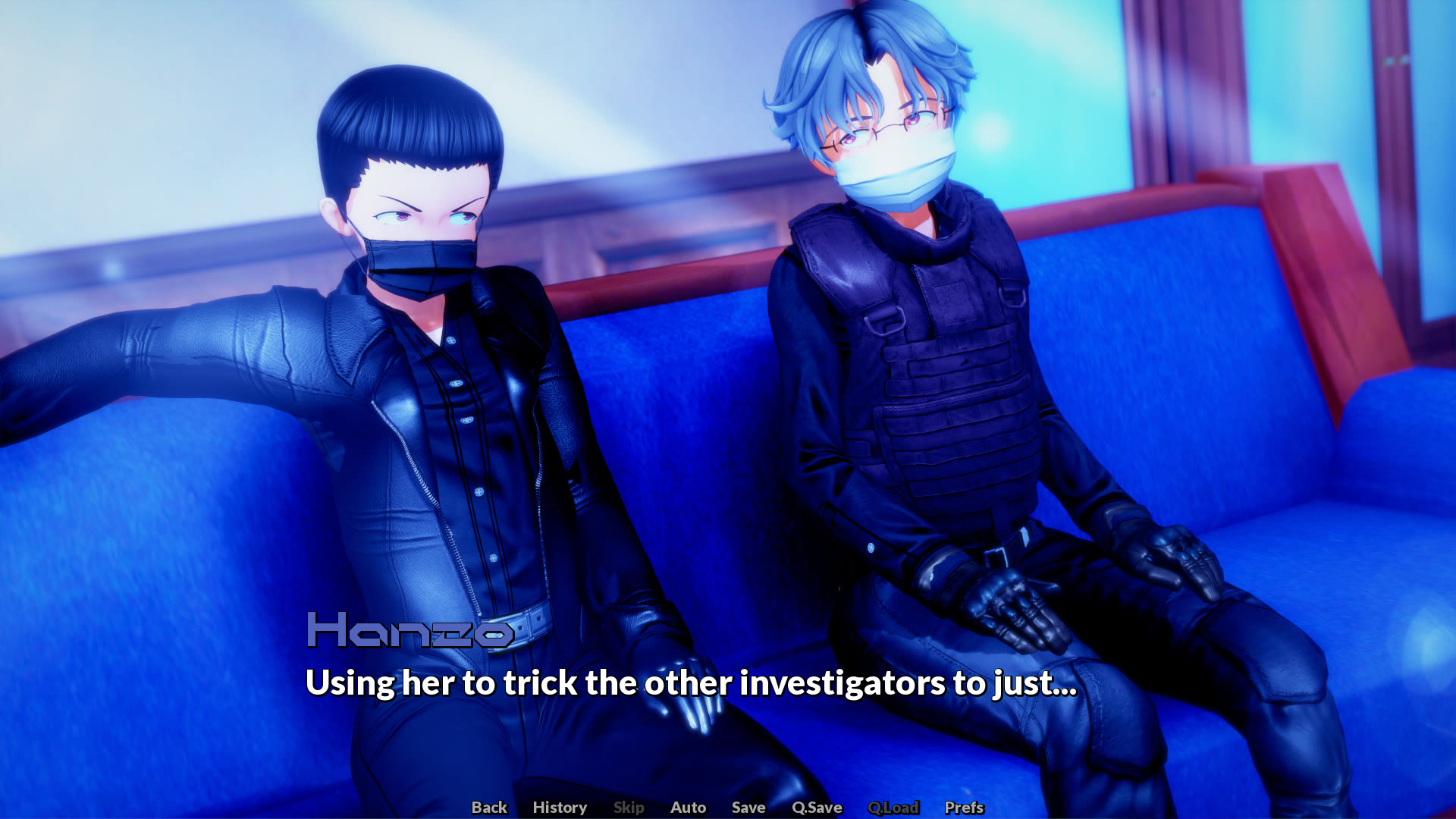Enable Auto dialogue advance

point(688,808)
